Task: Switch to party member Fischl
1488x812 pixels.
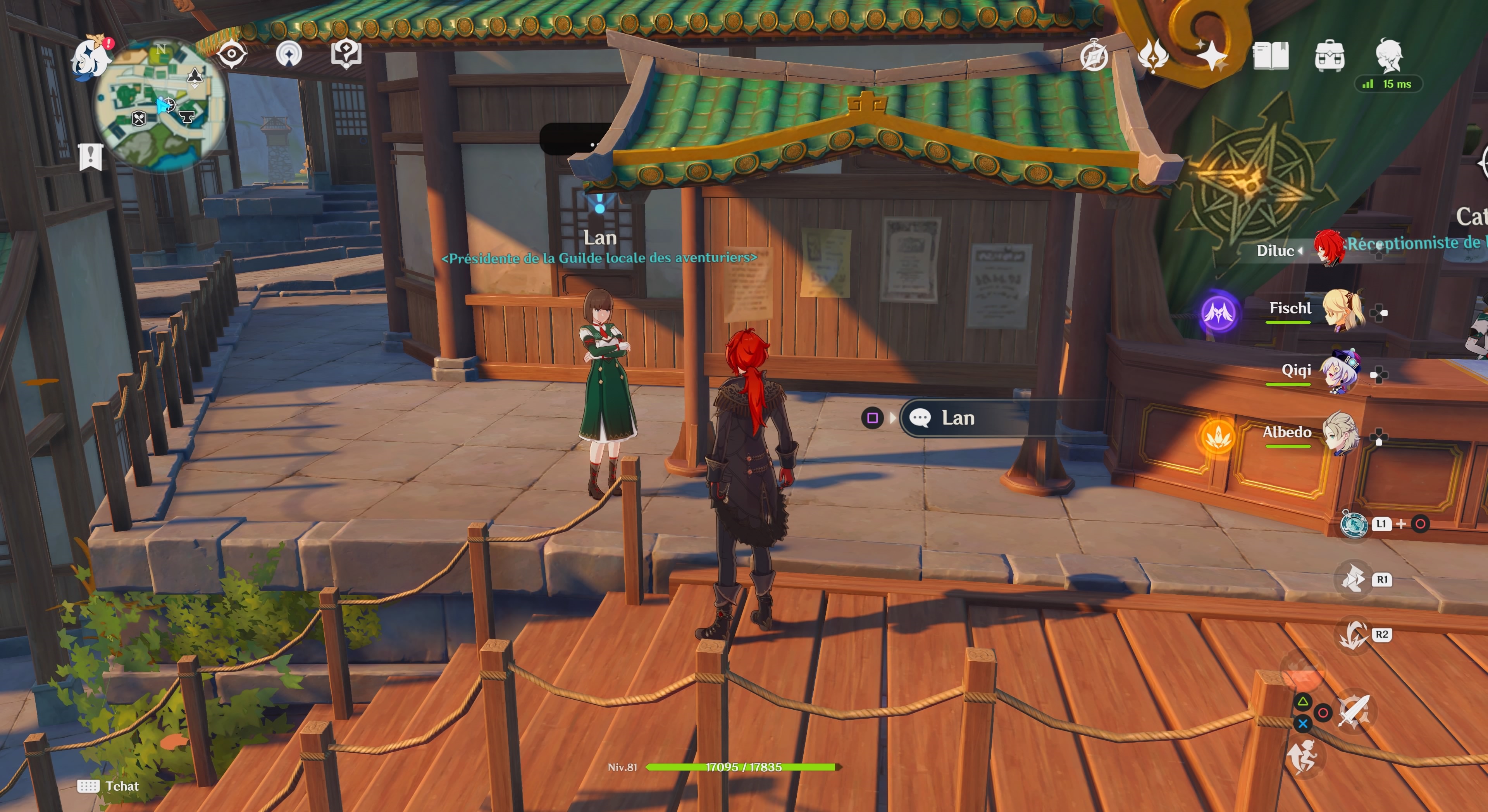Action: coord(1343,311)
